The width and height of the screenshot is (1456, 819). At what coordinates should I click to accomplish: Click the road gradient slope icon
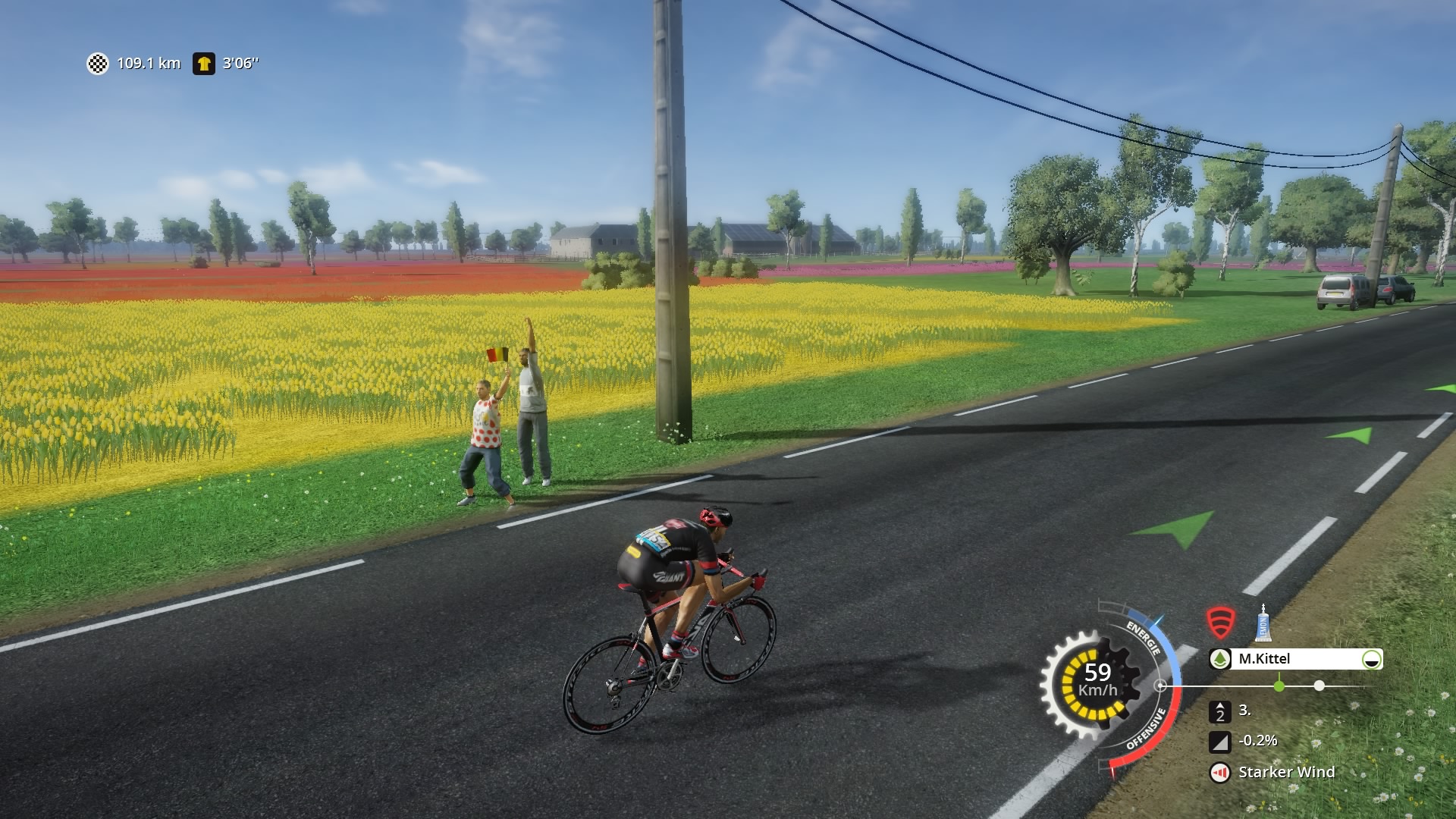pos(1219,742)
